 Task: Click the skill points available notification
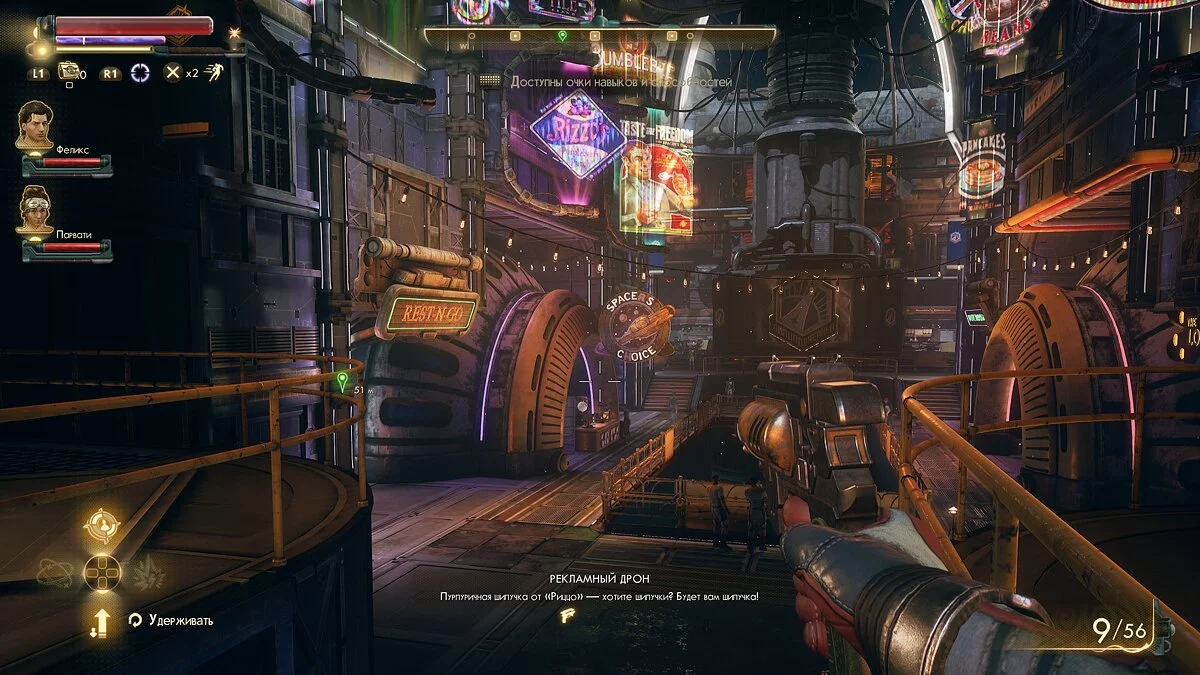[621, 81]
